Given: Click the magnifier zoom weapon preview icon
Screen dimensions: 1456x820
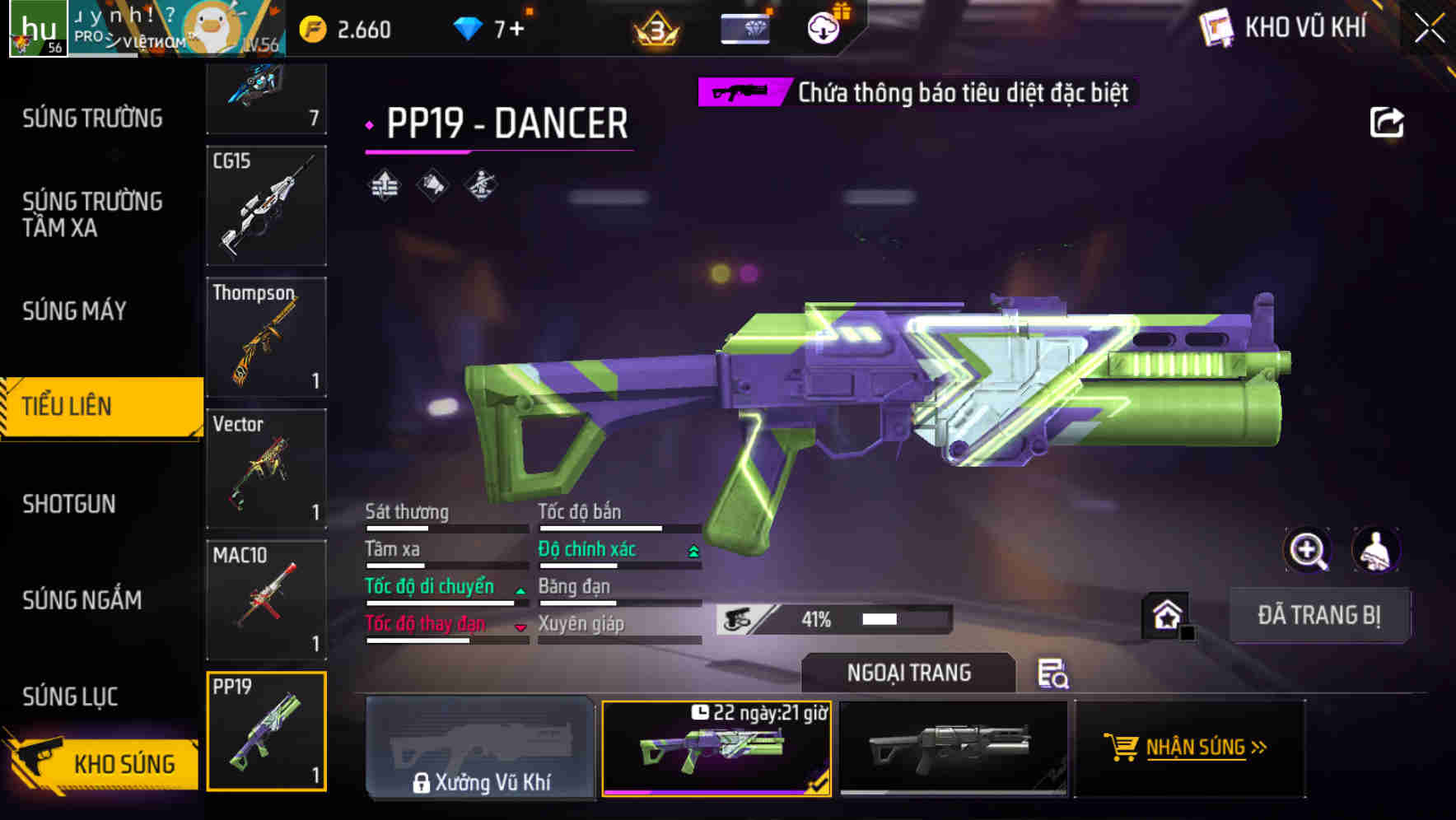Looking at the screenshot, I should tap(1308, 550).
